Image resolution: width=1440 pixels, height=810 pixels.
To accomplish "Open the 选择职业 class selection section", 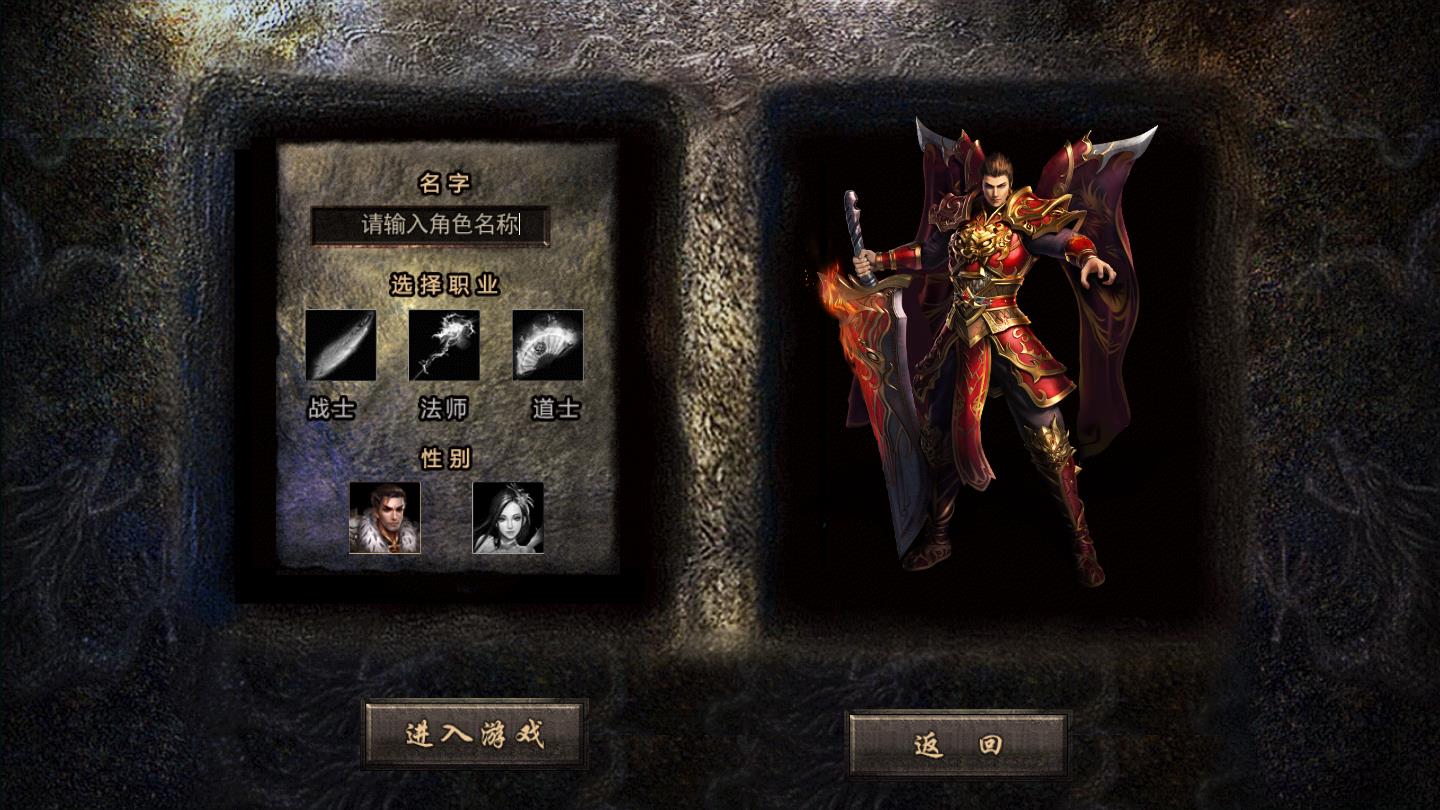I will point(444,283).
